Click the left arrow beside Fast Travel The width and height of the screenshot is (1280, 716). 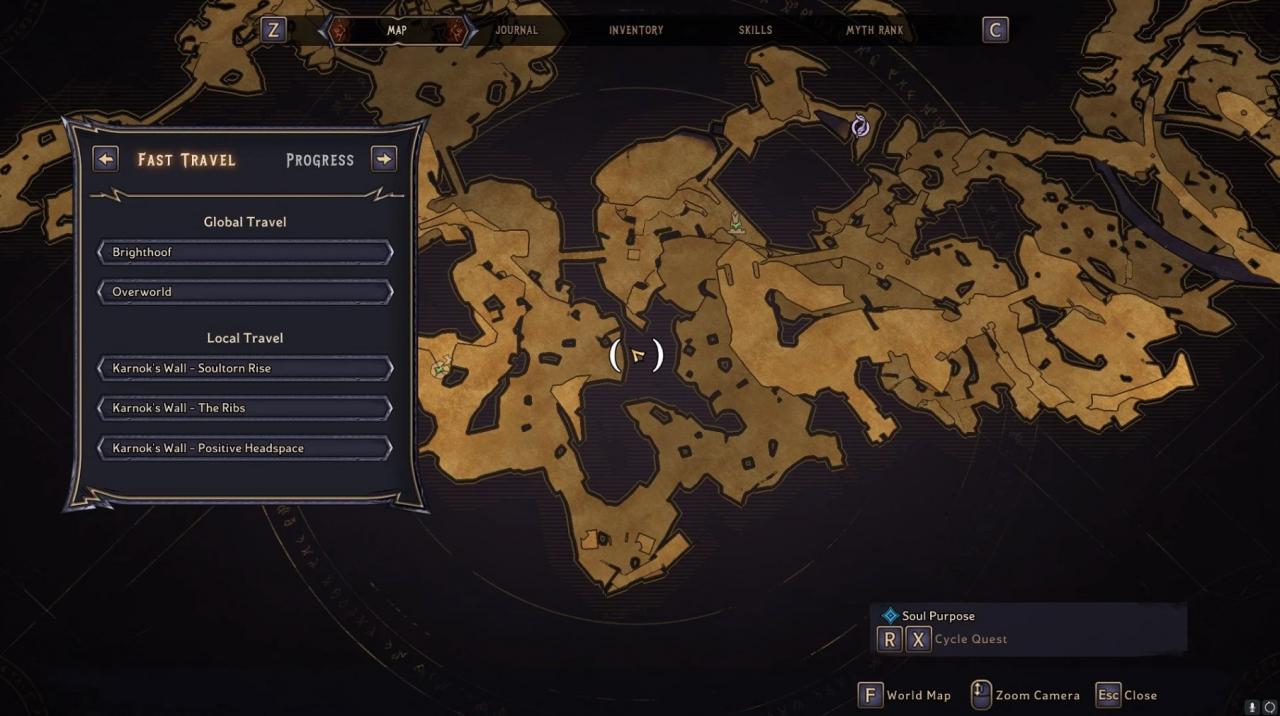(x=105, y=159)
